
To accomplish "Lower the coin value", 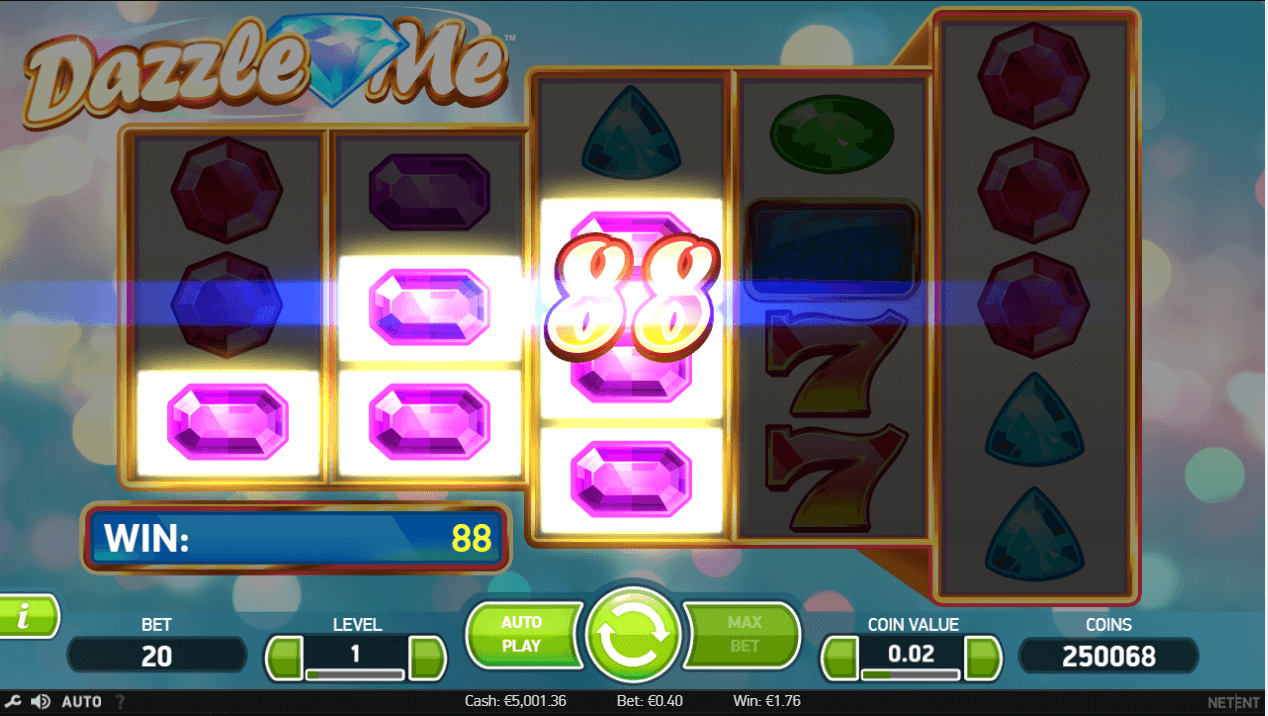I will click(x=841, y=657).
